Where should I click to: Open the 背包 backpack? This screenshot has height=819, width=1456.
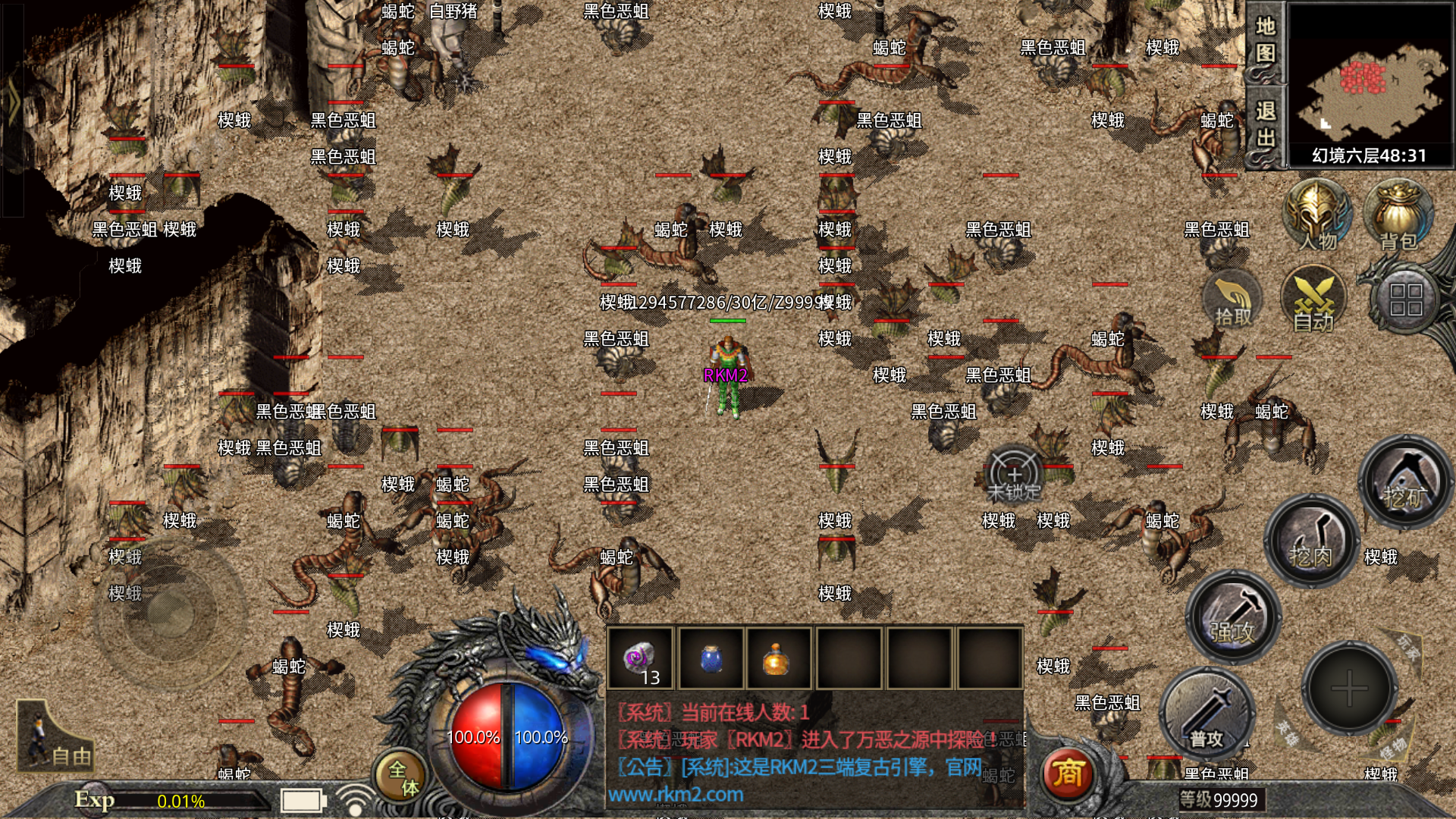click(x=1398, y=216)
